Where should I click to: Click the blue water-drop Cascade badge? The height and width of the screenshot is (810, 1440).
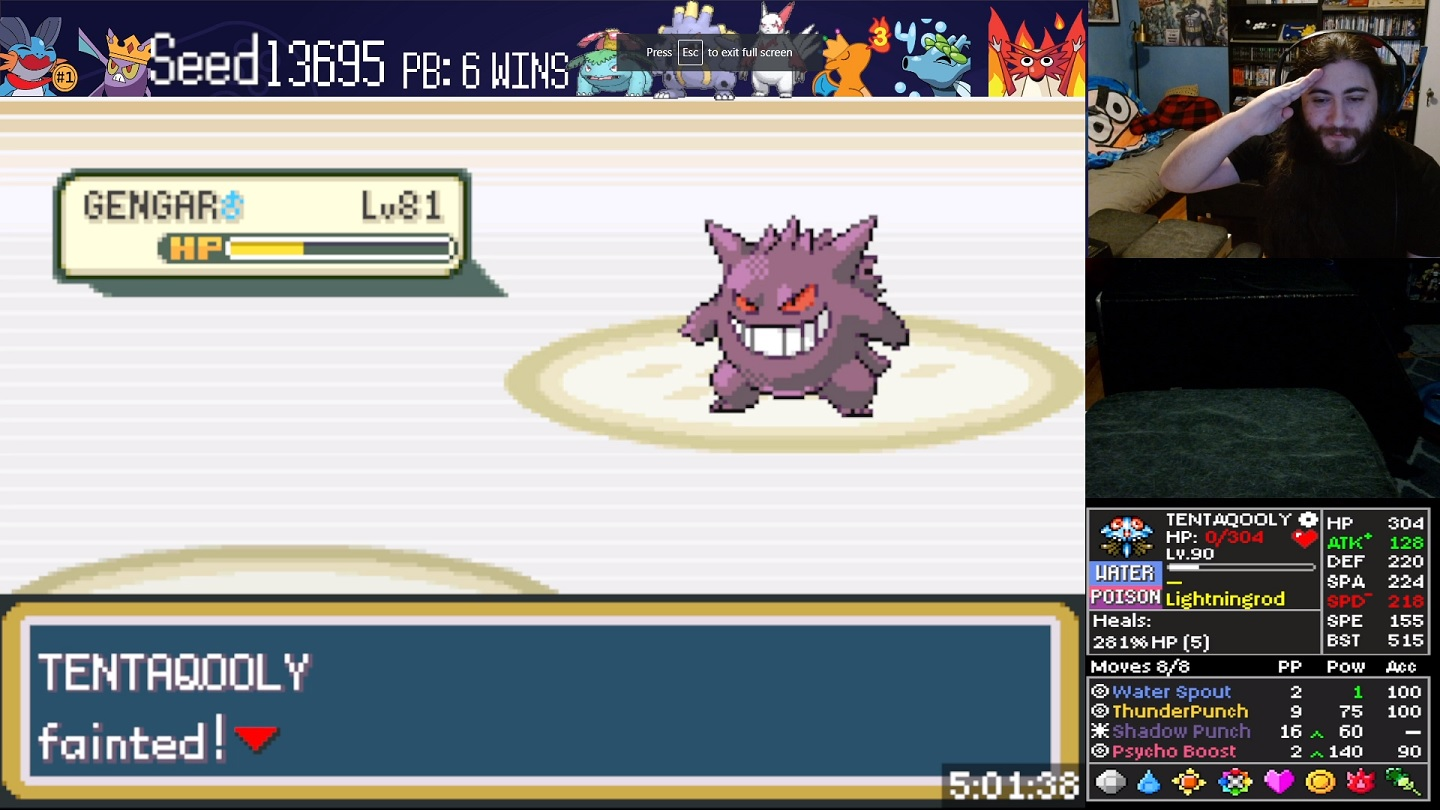pos(1149,782)
